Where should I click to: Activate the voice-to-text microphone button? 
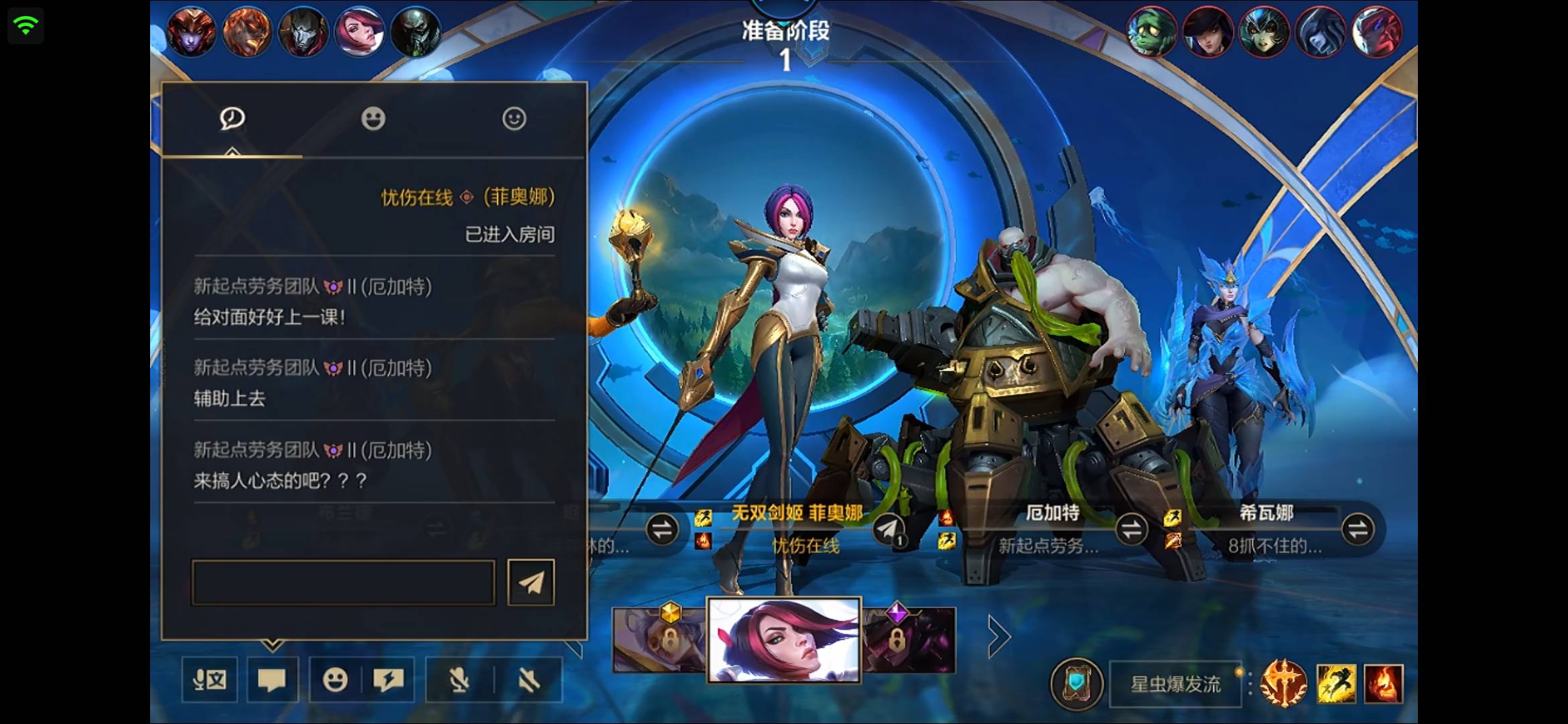tap(210, 680)
